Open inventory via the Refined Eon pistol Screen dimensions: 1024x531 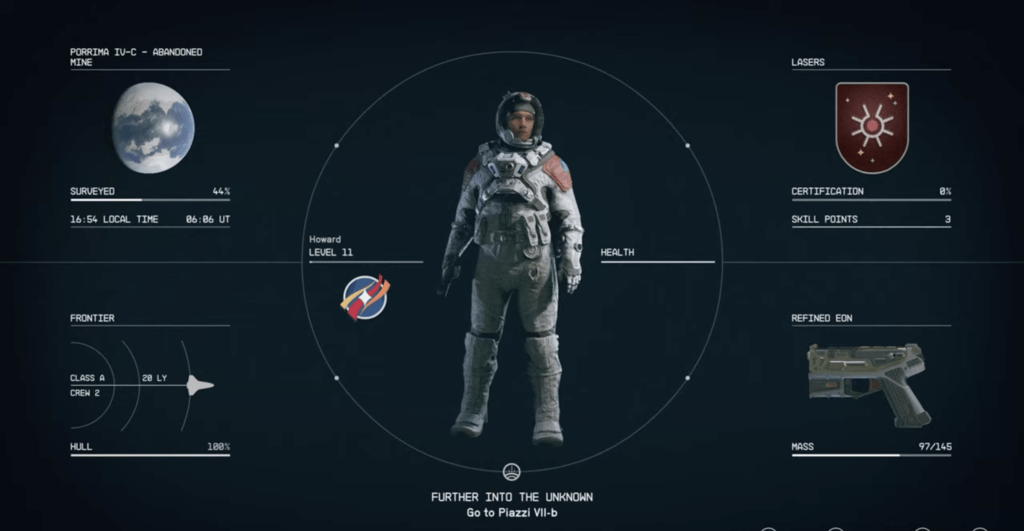(x=868, y=381)
